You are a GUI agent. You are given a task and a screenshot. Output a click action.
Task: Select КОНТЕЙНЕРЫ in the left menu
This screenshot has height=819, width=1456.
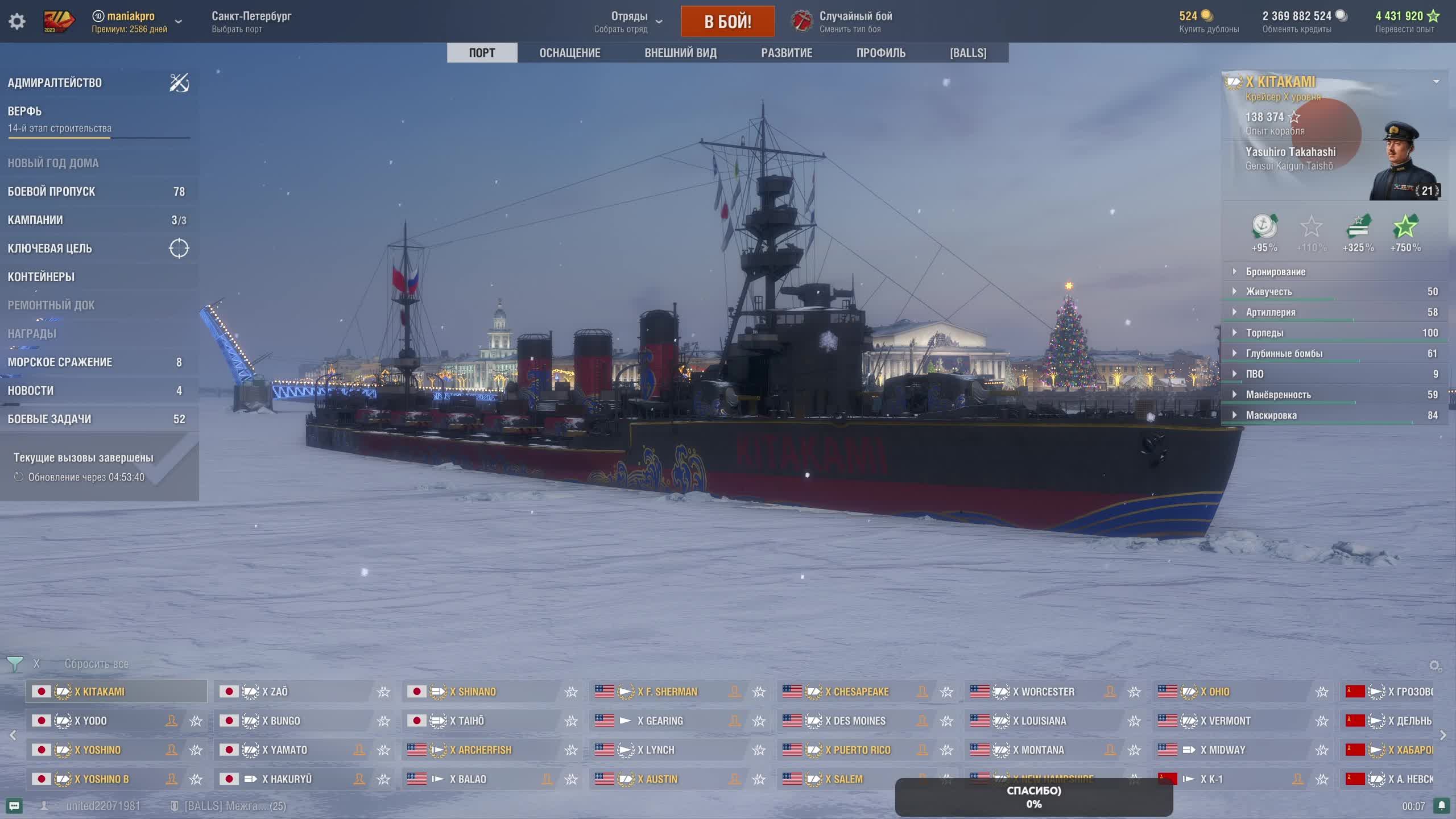41,277
